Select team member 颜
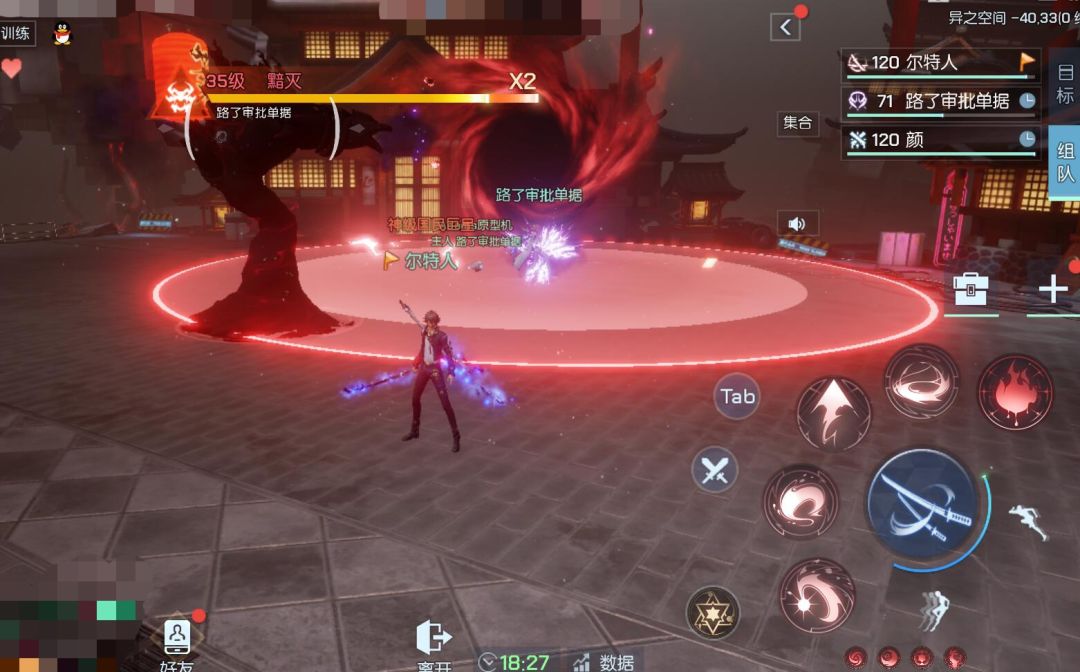The width and height of the screenshot is (1080, 672). click(940, 140)
